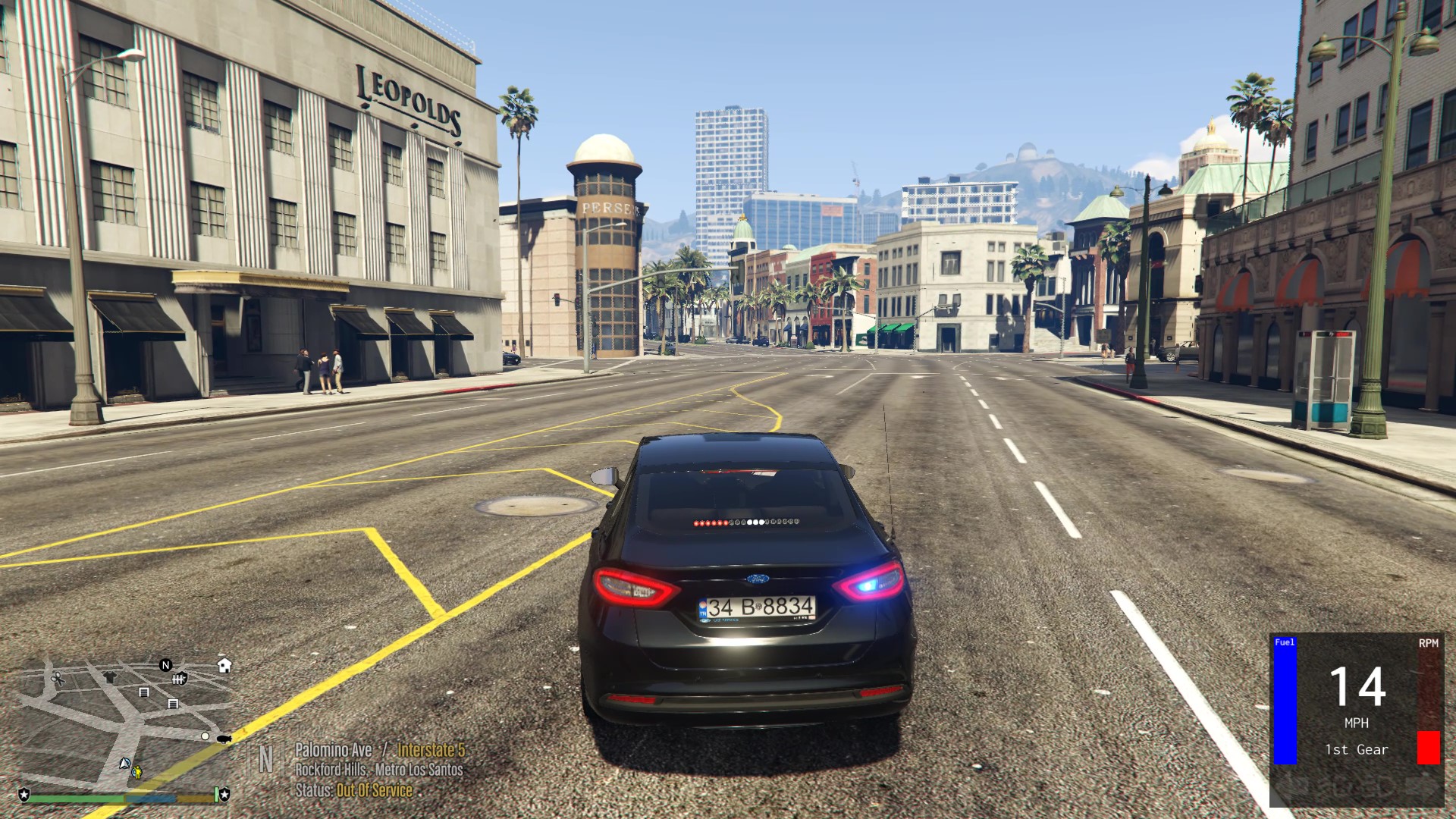
Task: Click the minimap in the corner
Action: pos(125,720)
